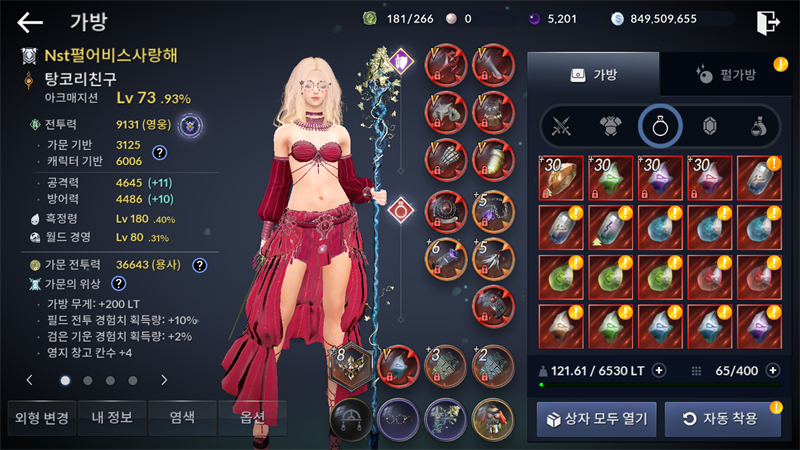This screenshot has width=800, height=450.
Task: Filter the bag by crossed swords weapons
Action: click(x=562, y=126)
